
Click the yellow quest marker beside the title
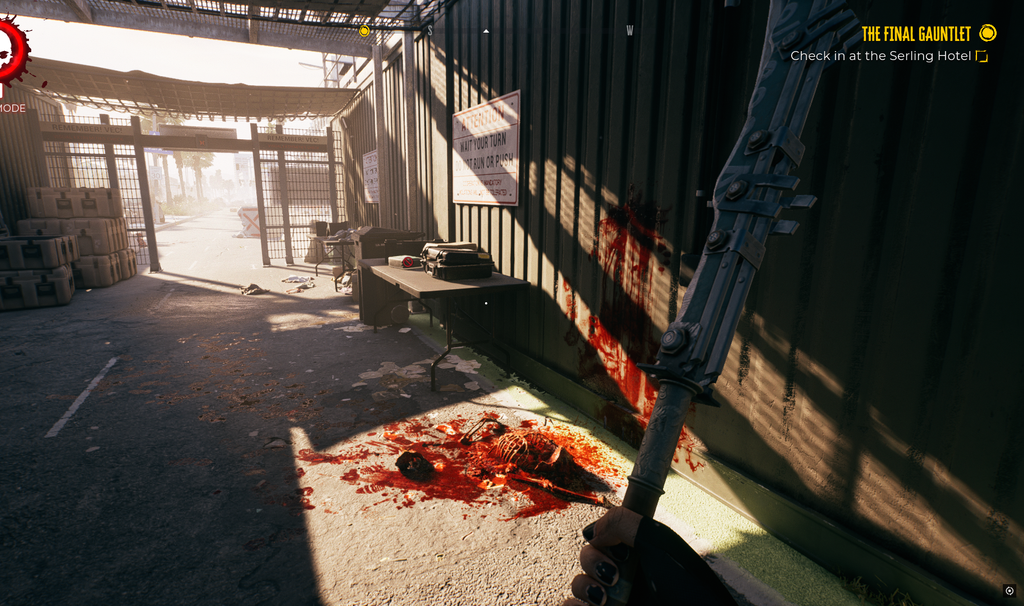(x=988, y=33)
